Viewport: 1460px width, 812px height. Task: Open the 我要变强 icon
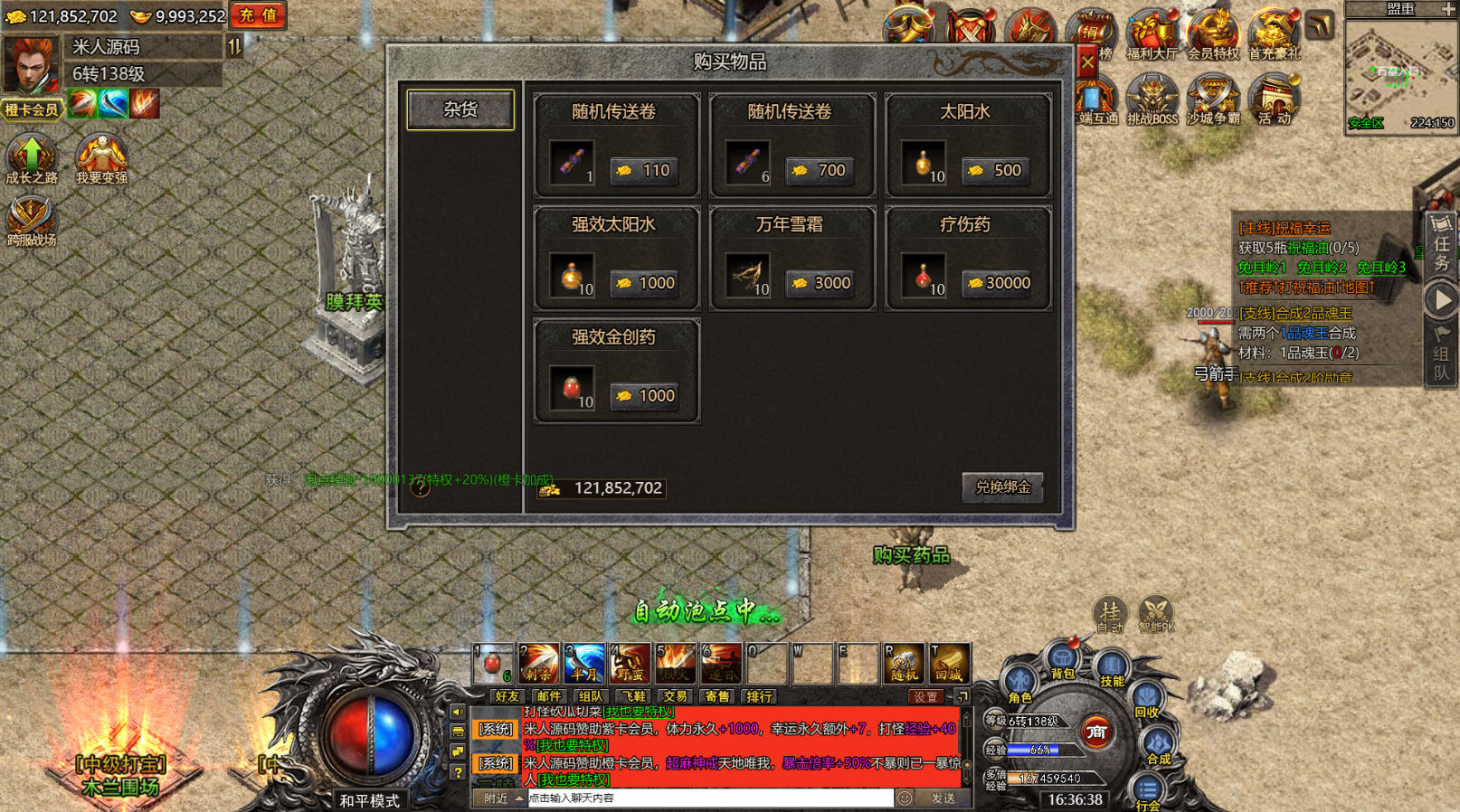click(x=101, y=158)
